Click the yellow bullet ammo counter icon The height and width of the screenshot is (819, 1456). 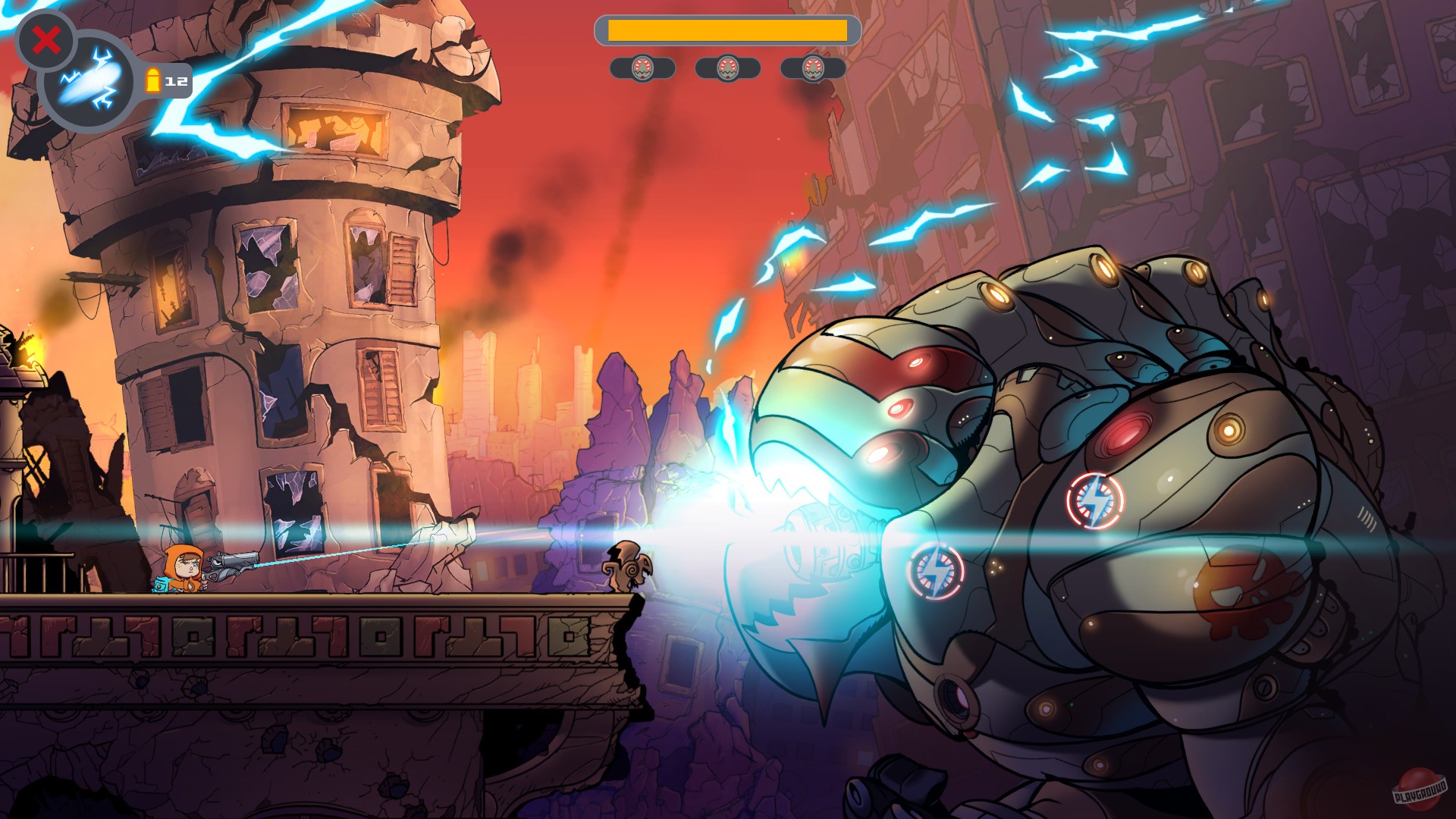(x=152, y=80)
